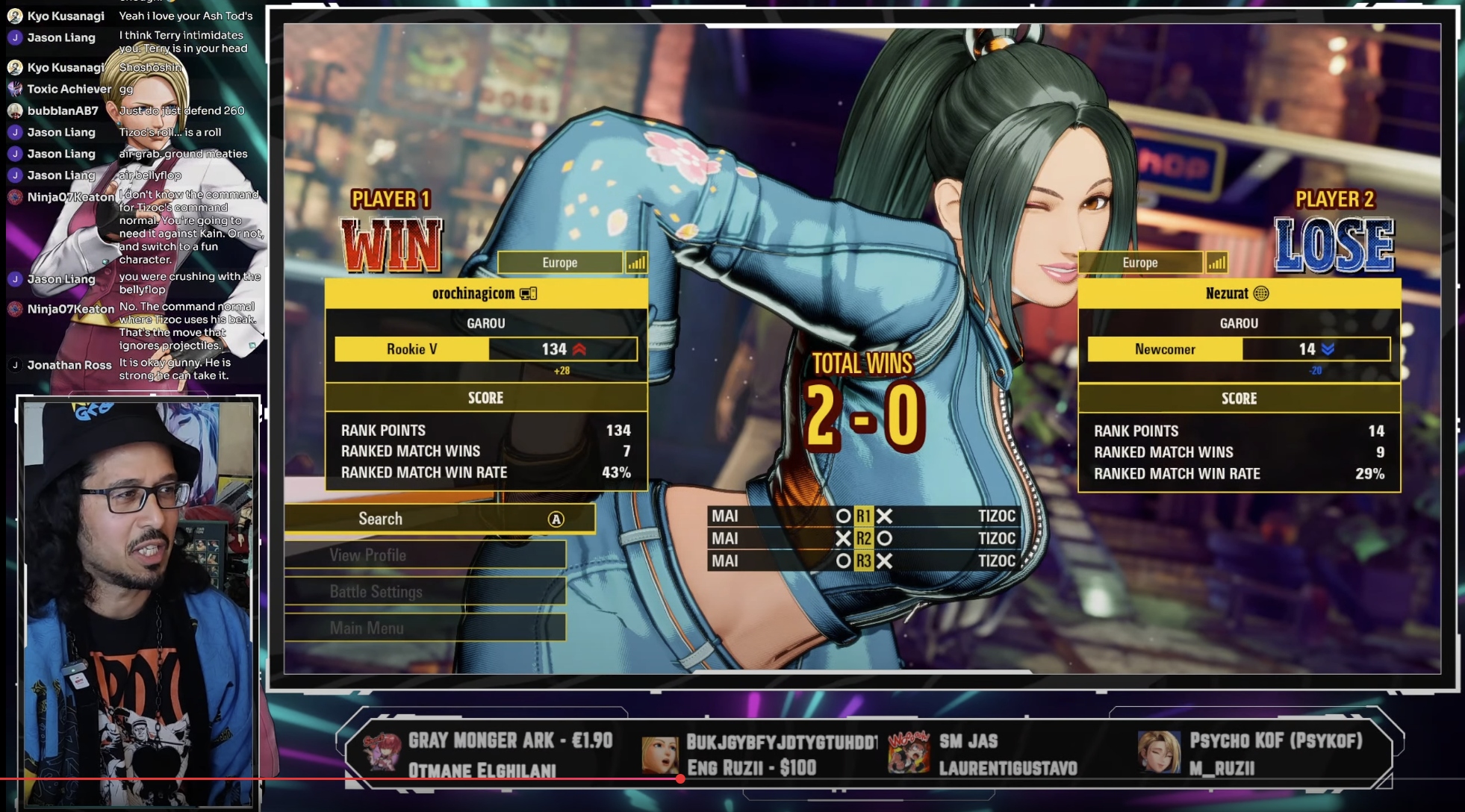This screenshot has width=1465, height=812.
Task: Open View Profile
Action: (424, 555)
